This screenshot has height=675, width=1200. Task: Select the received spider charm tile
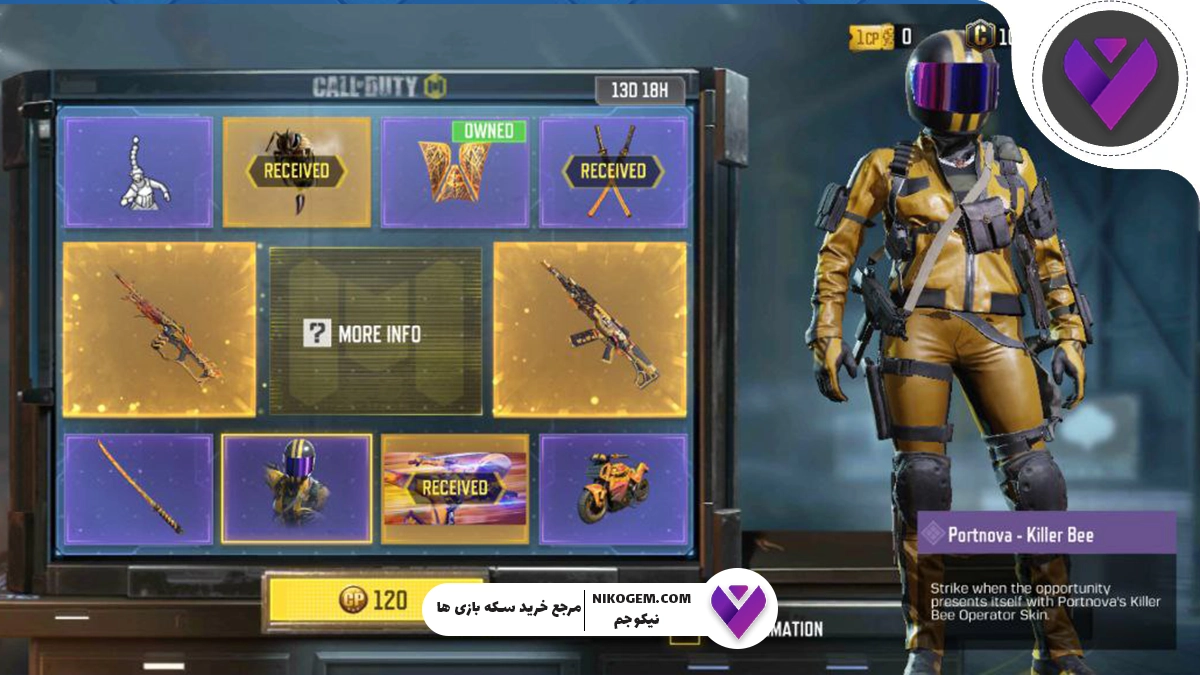point(296,172)
